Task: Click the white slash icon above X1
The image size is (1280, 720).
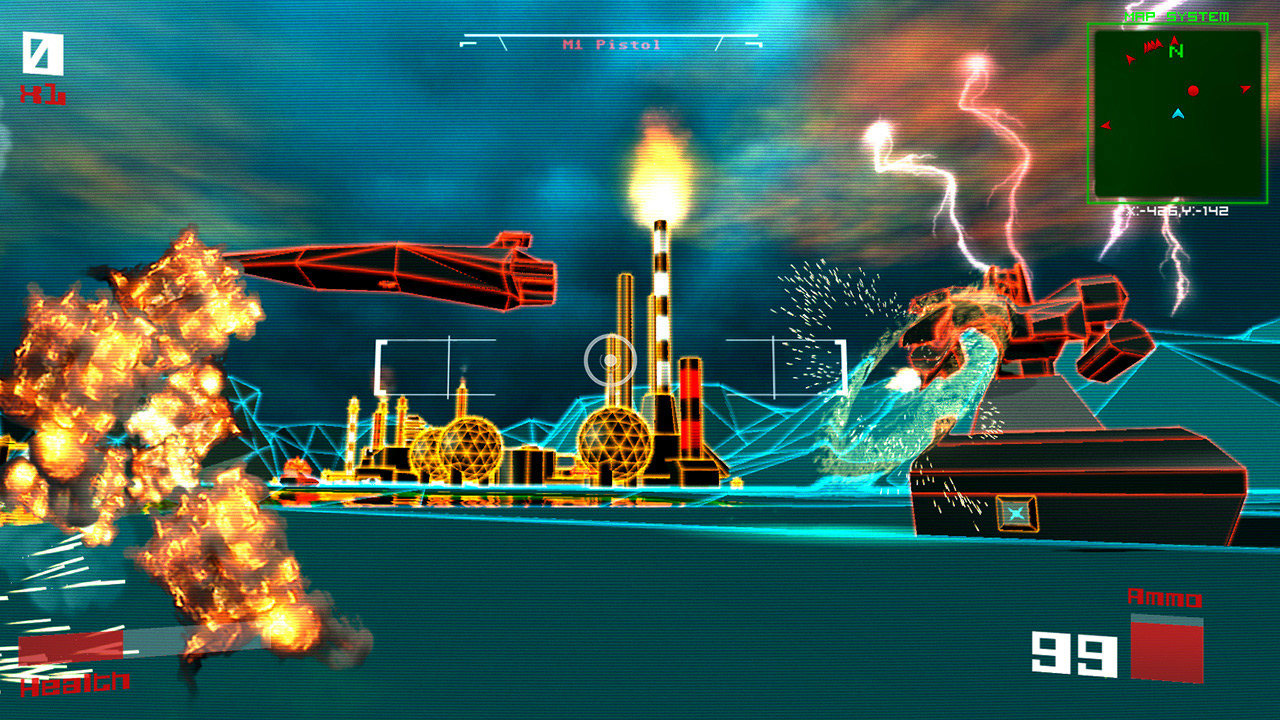Action: click(x=43, y=54)
